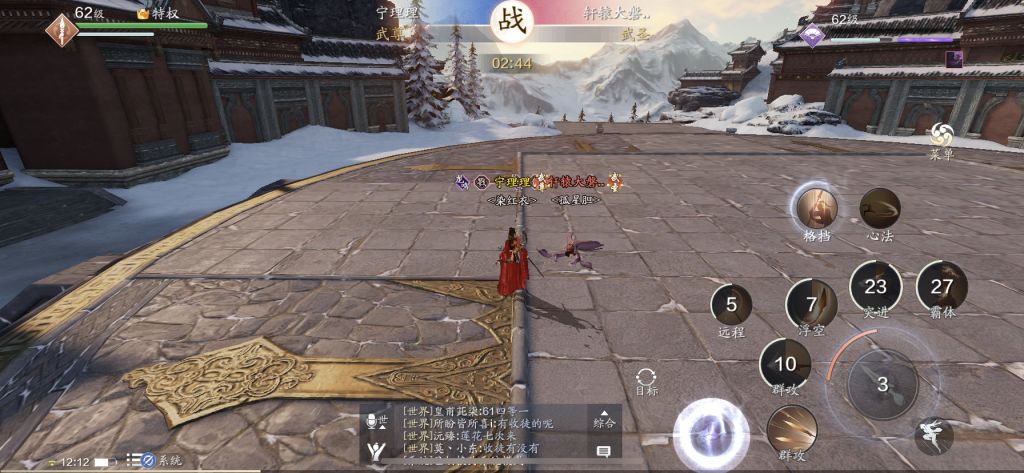Screen dimensions: 1024x473
Task: Tap the 心法 skill button
Action: pos(880,208)
